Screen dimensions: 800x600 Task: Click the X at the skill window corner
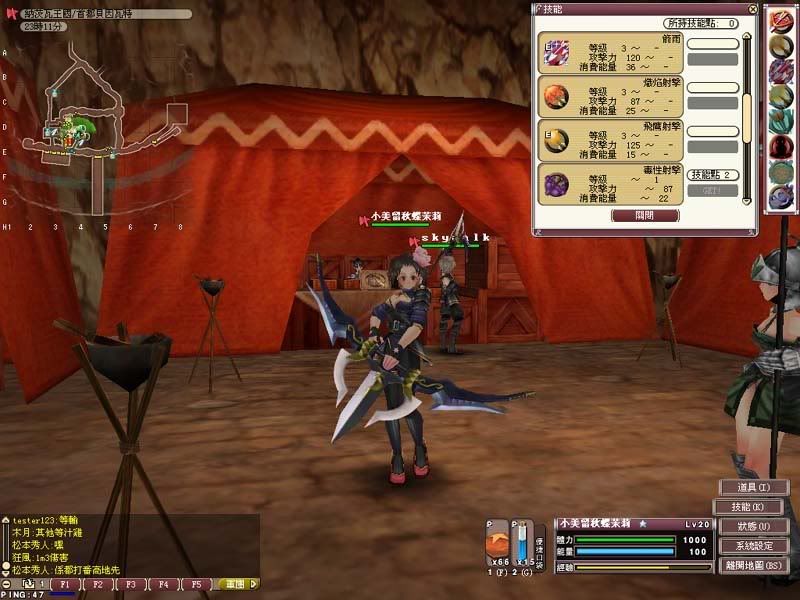750,9
